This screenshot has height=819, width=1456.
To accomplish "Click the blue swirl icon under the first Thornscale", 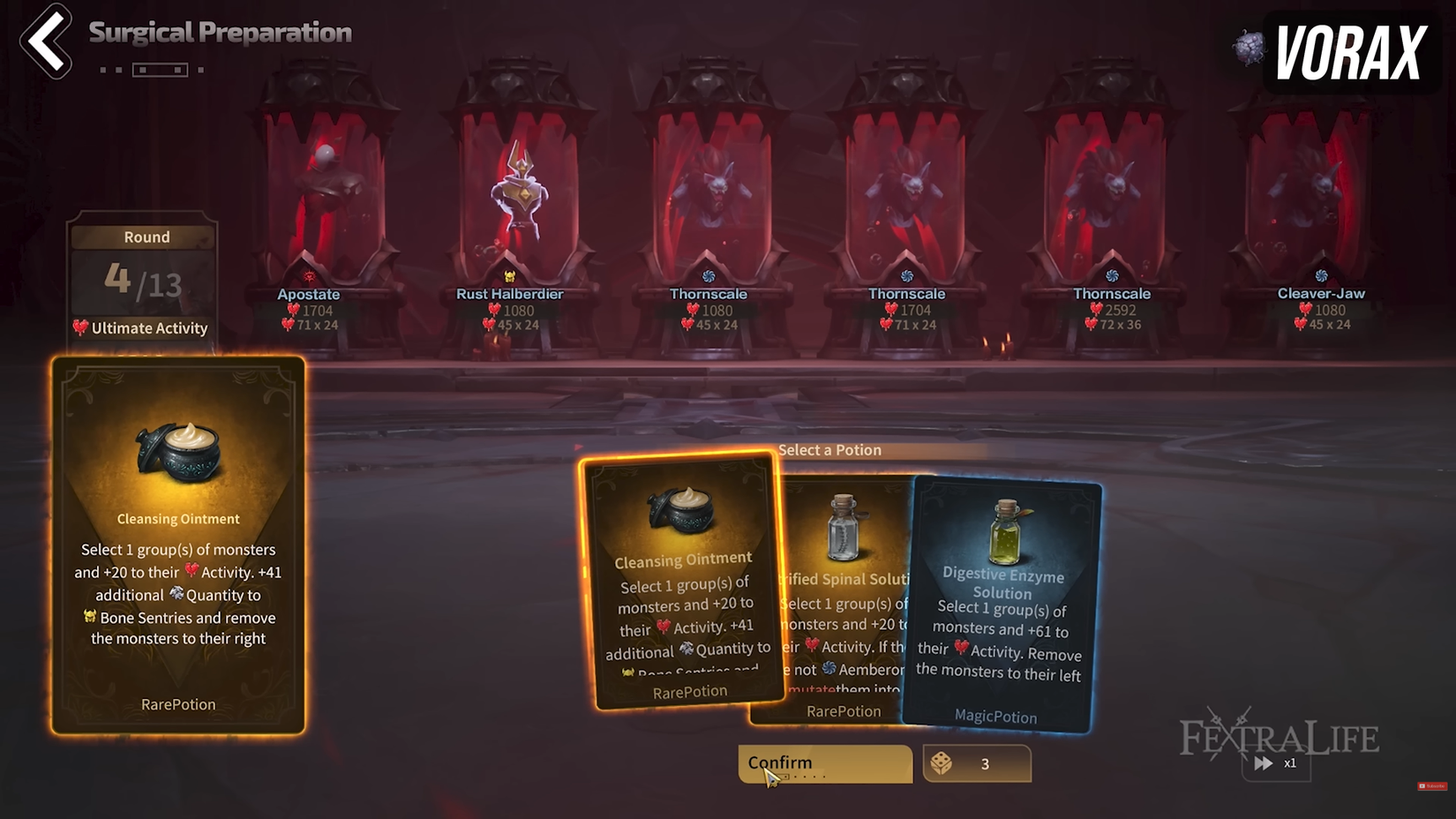I will pos(708,278).
